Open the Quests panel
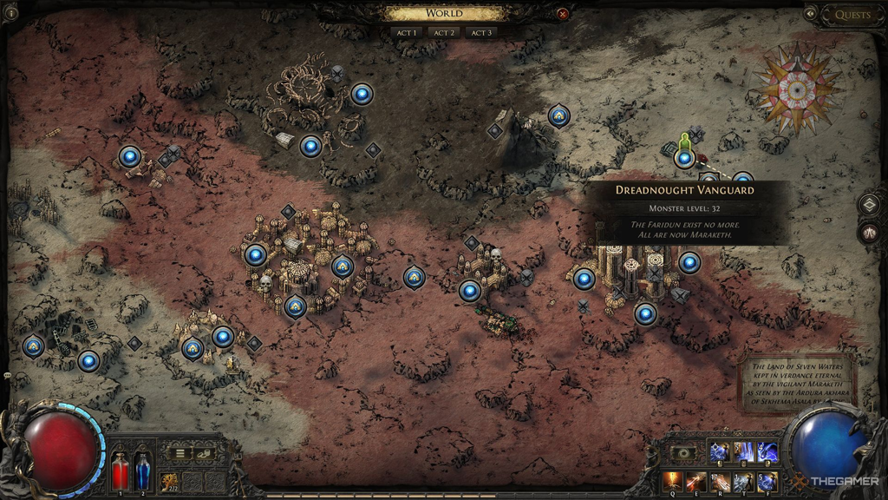This screenshot has width=888, height=500. tap(852, 15)
